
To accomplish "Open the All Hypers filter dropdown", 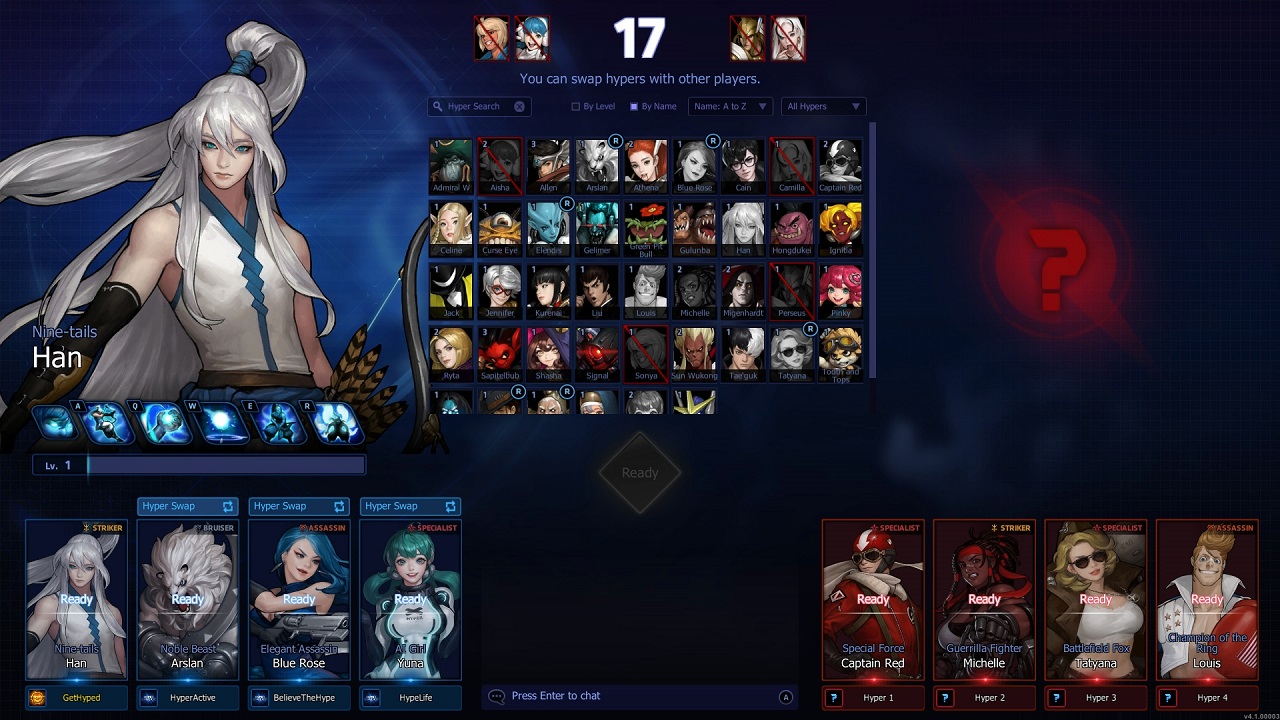I will click(x=823, y=106).
